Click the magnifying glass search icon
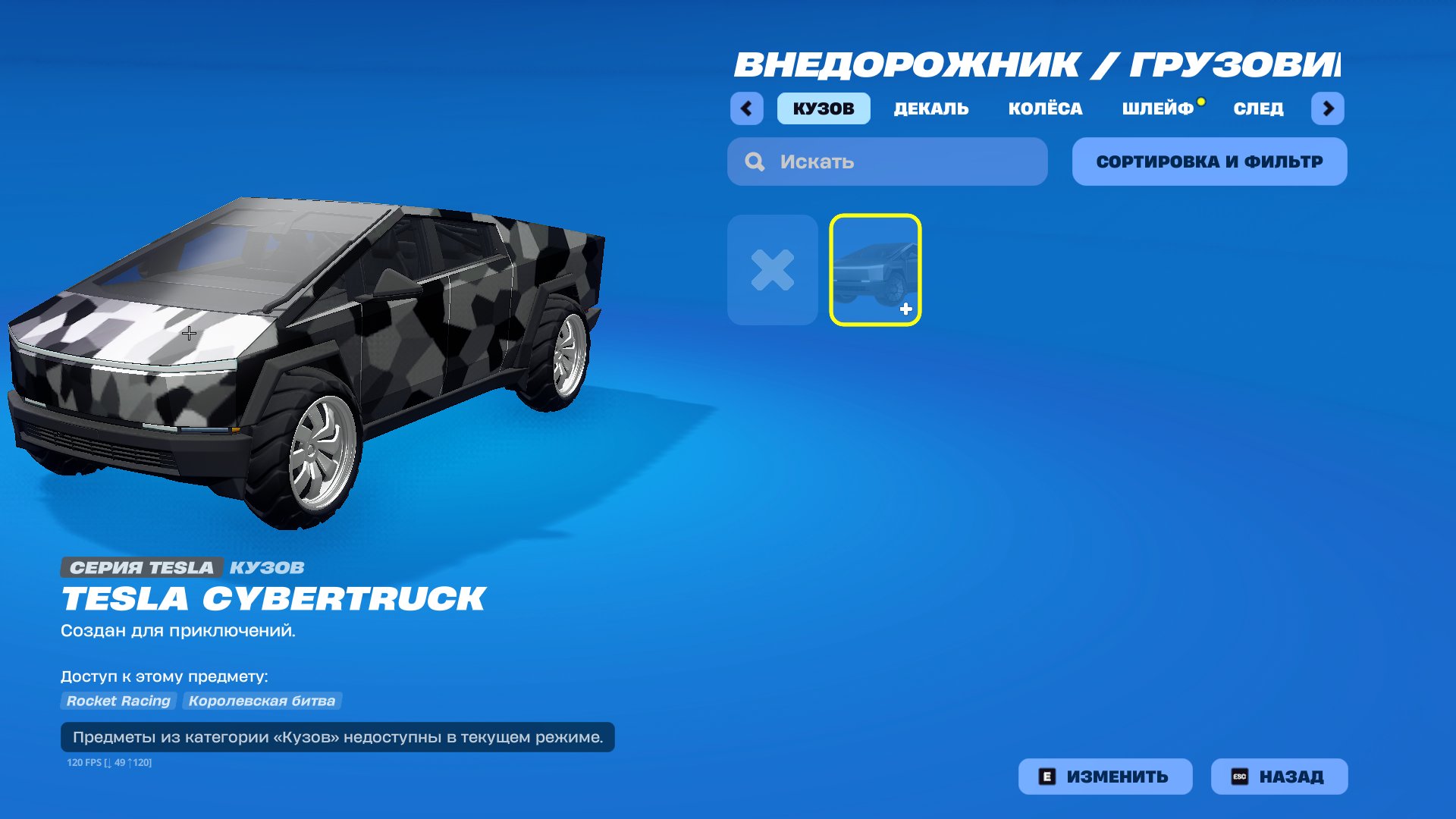The width and height of the screenshot is (1456, 819). (x=753, y=161)
